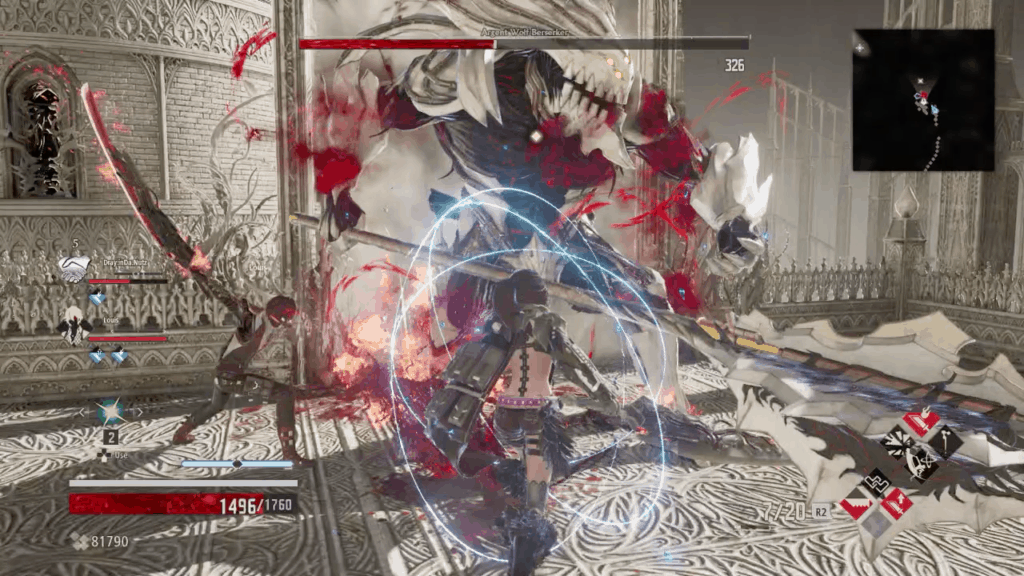Click the handshake co-op player icon
Screen dimensions: 1024x576
pyautogui.click(x=72, y=268)
